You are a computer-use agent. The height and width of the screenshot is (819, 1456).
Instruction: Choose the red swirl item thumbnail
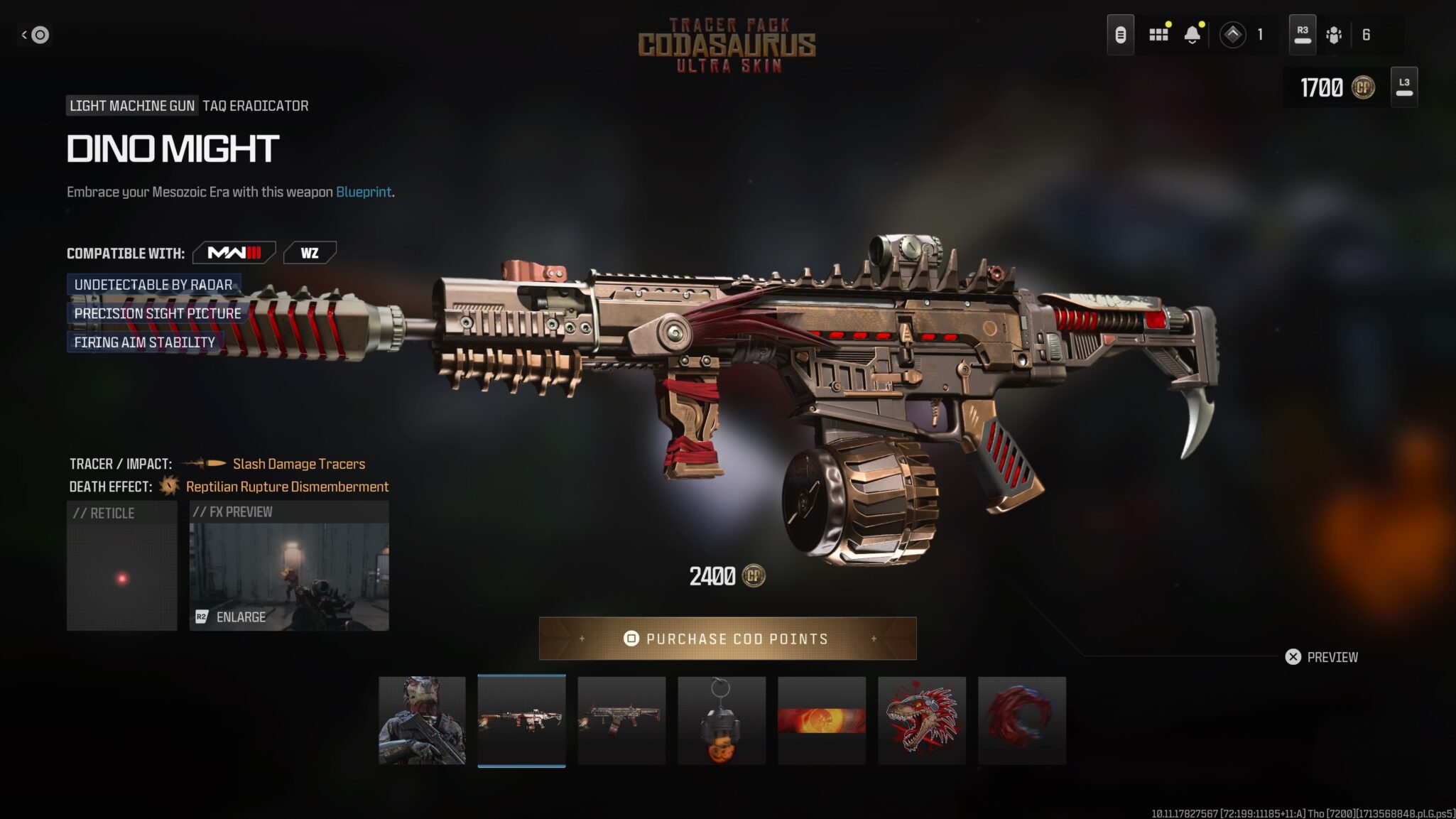1021,720
